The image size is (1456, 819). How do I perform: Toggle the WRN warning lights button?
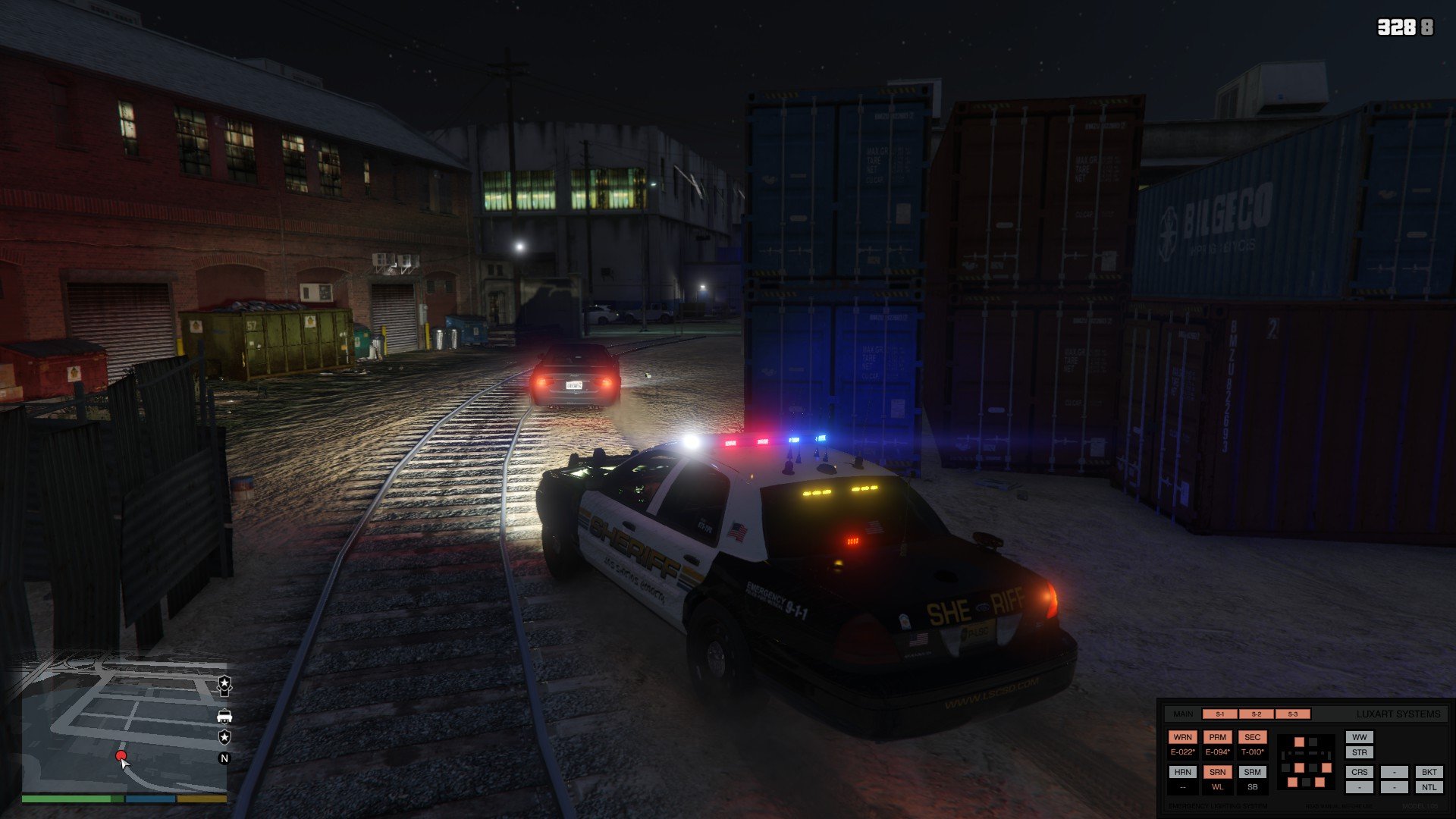click(1182, 737)
